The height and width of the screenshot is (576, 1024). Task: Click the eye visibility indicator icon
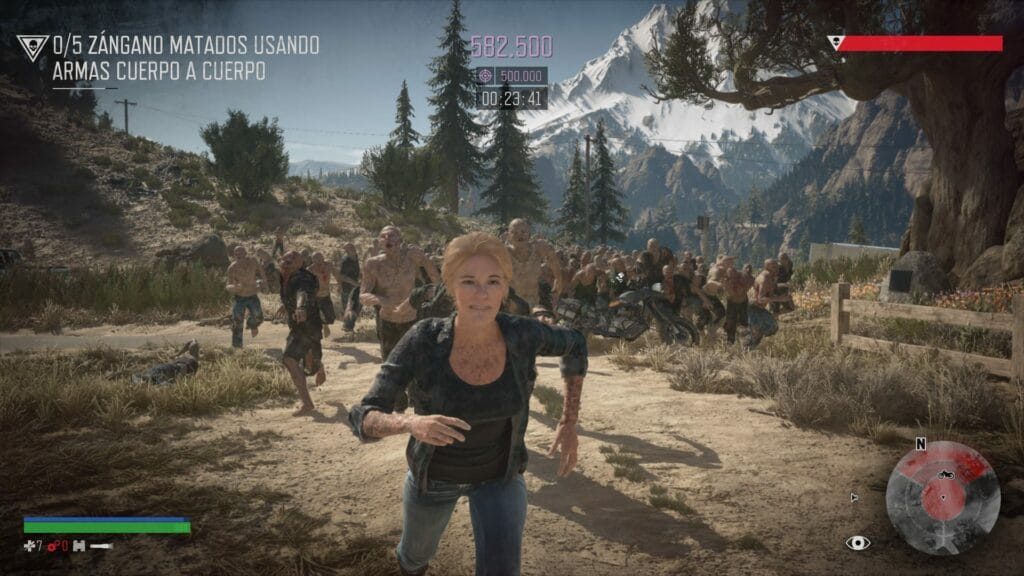[x=857, y=543]
